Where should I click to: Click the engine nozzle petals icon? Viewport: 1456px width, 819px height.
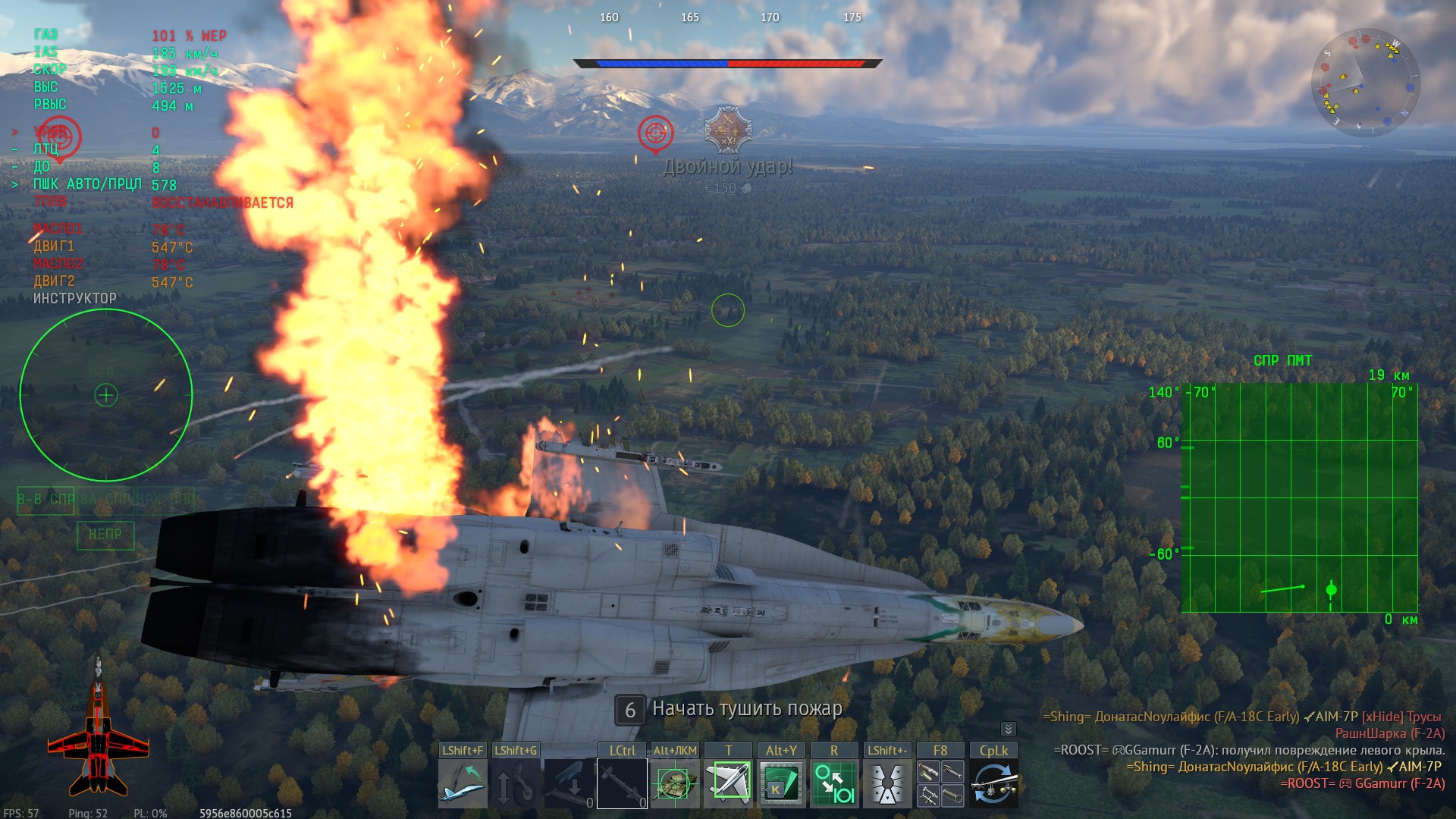tap(887, 784)
